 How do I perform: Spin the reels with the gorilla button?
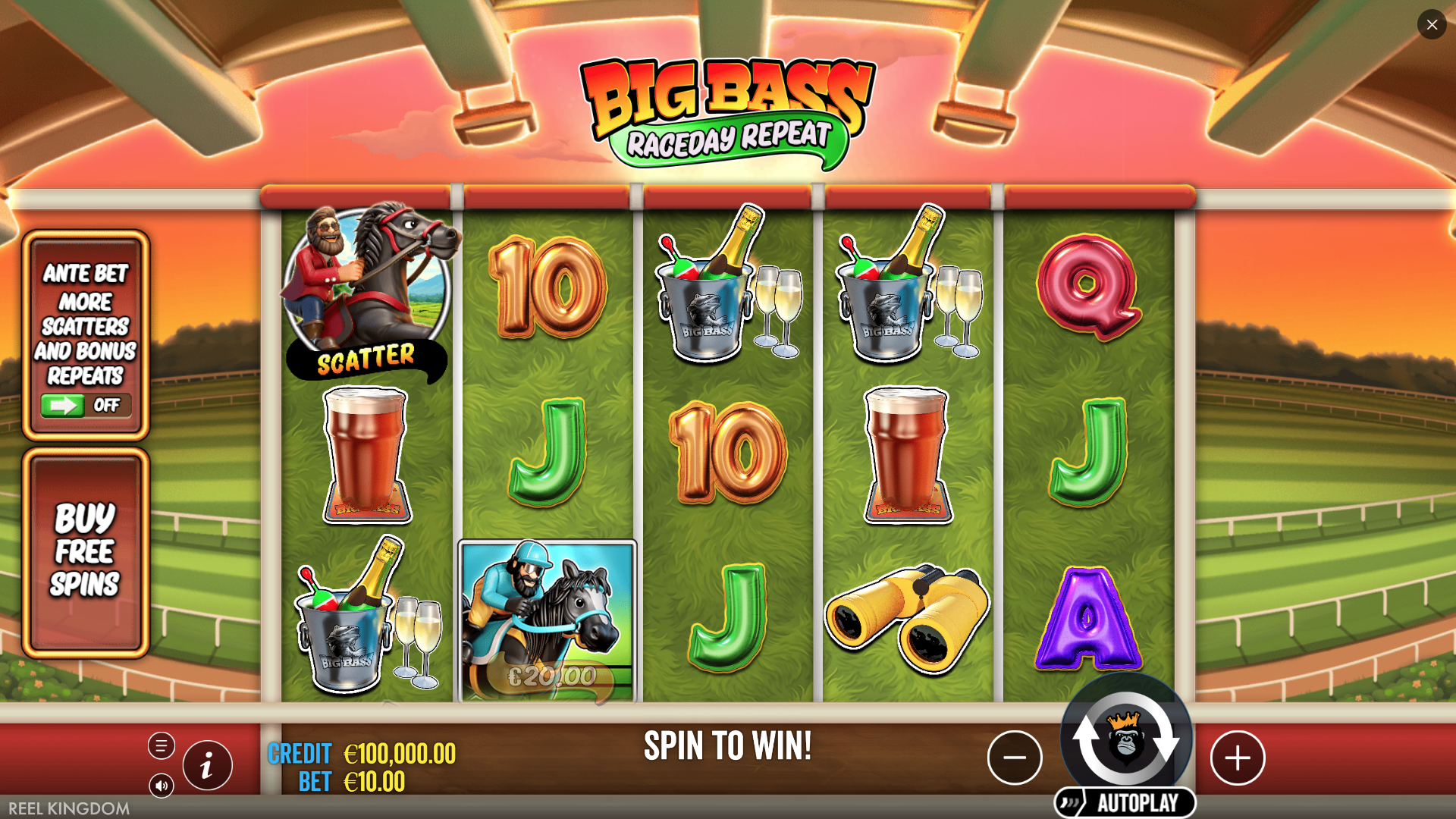(1125, 741)
